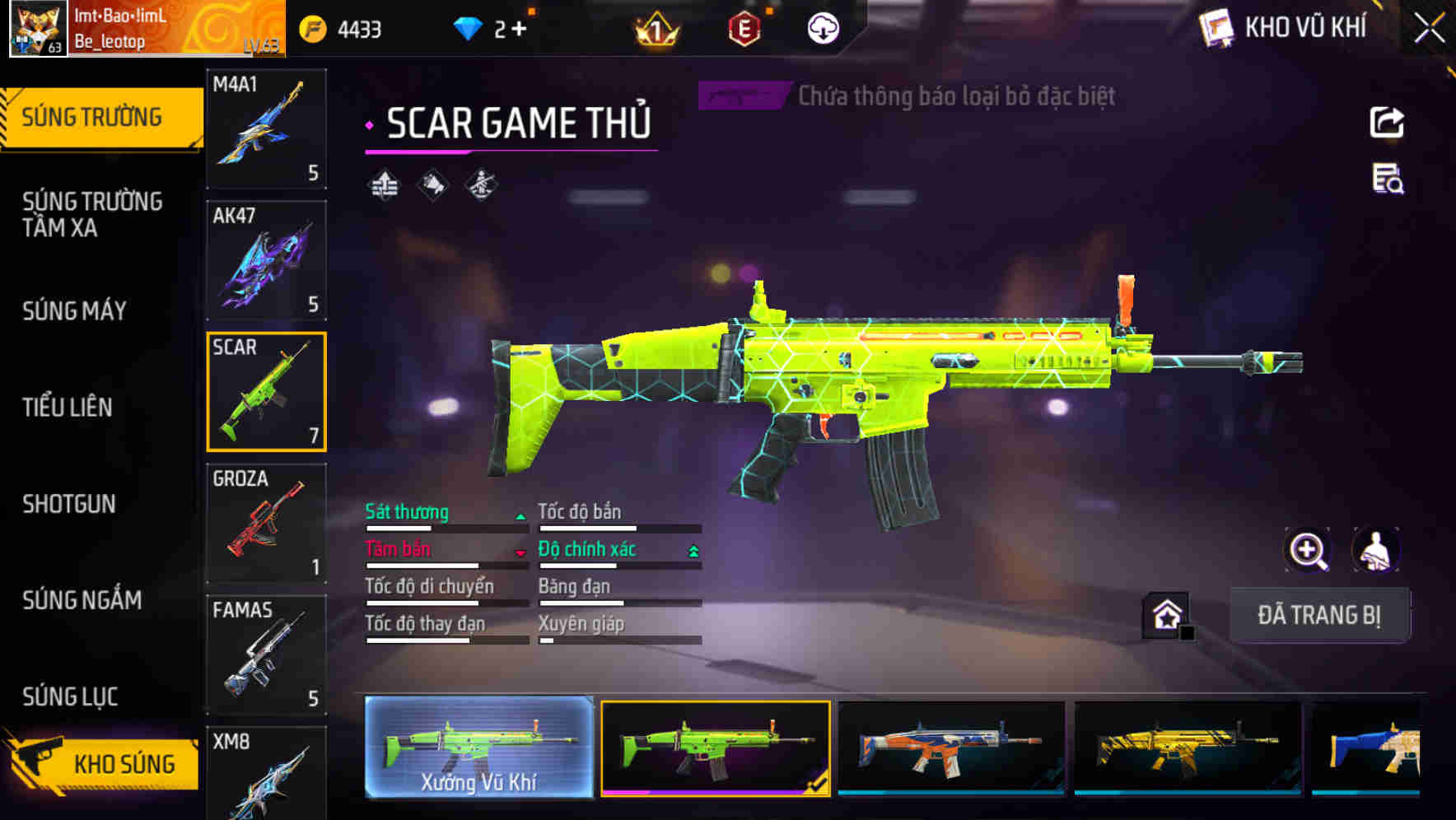Select the magnifier zoom-in preview icon
The height and width of the screenshot is (820, 1456).
(1308, 550)
